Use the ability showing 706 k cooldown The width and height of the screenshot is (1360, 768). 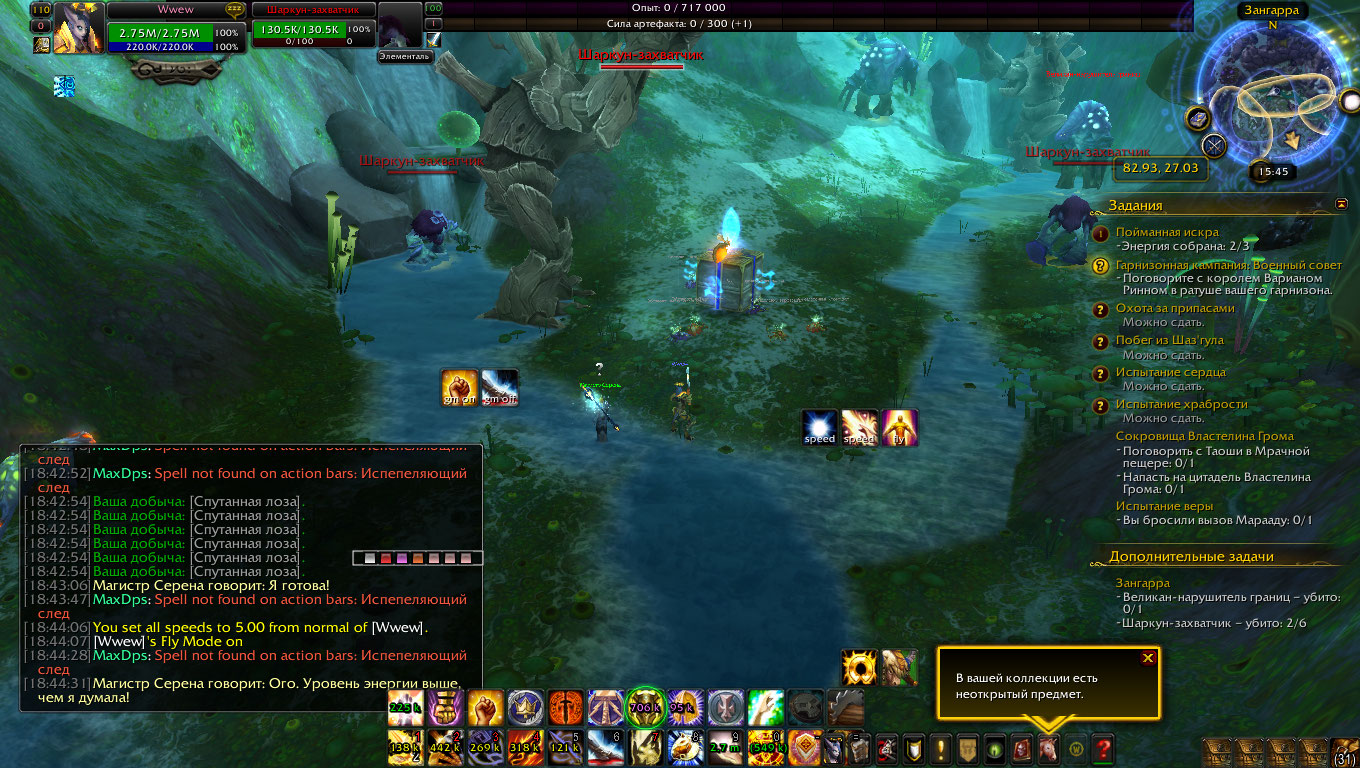click(645, 707)
